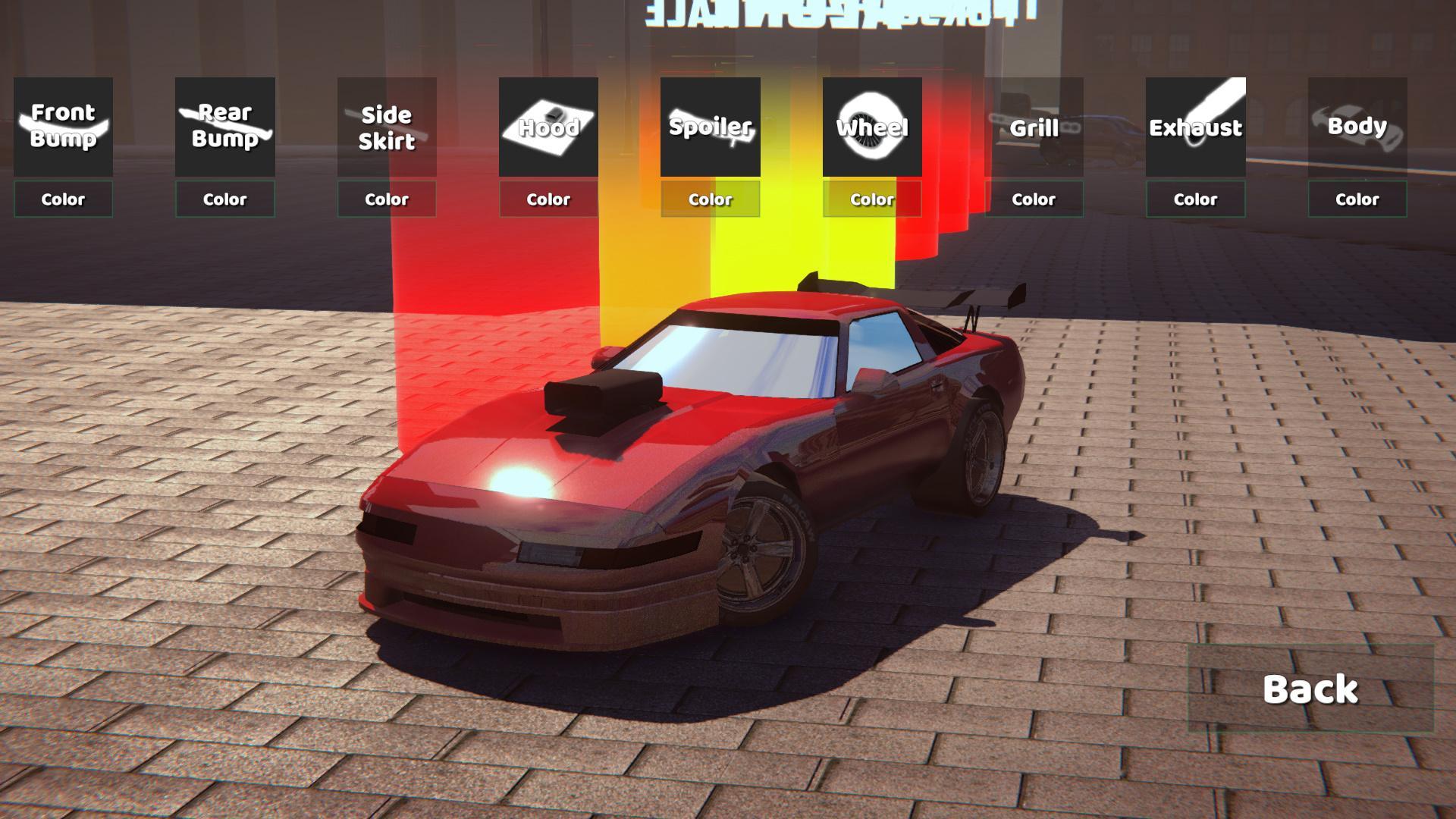Open the Color picker for Front Bump
Screen dimensions: 1456x819
coord(63,199)
